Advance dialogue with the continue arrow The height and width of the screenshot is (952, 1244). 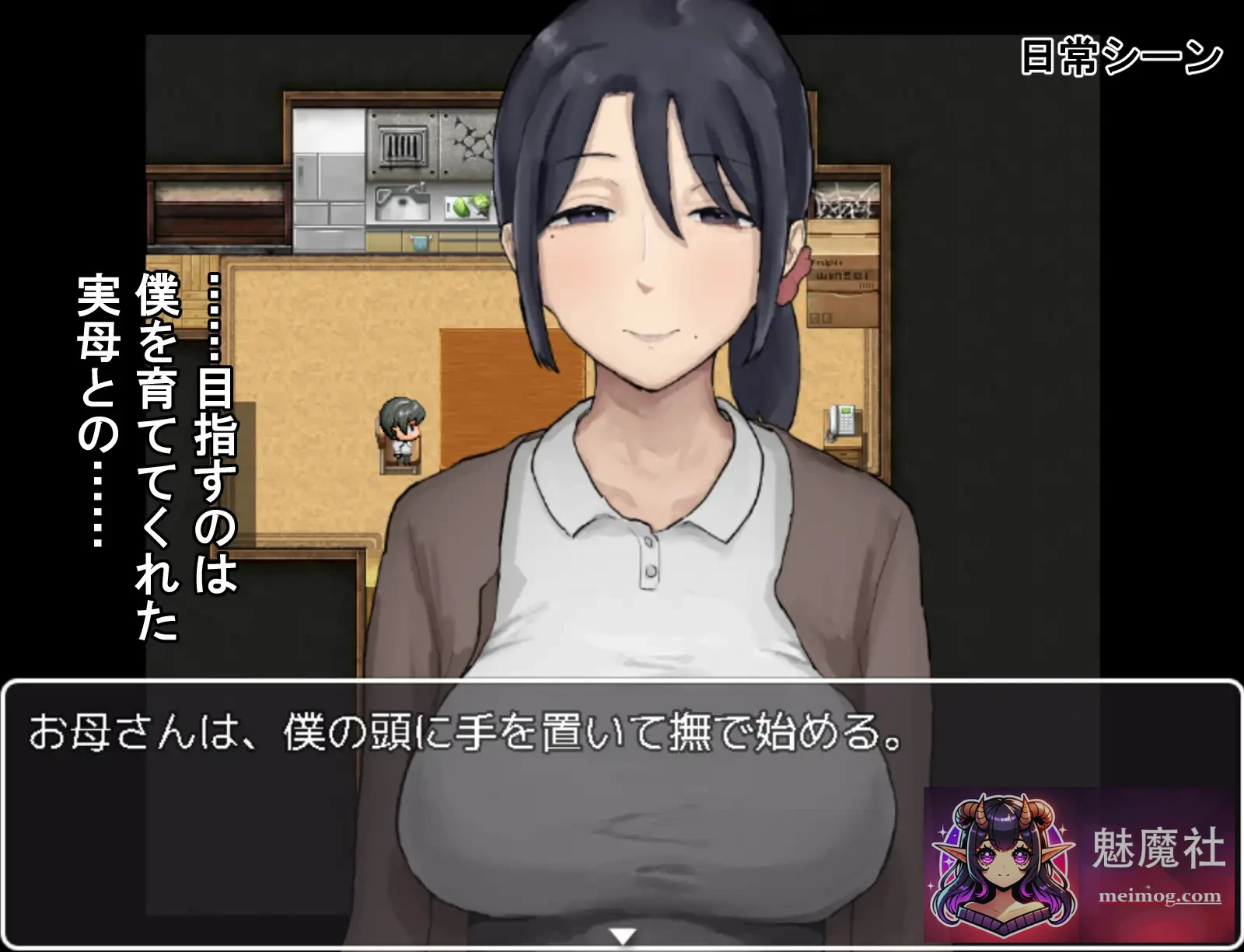622,936
